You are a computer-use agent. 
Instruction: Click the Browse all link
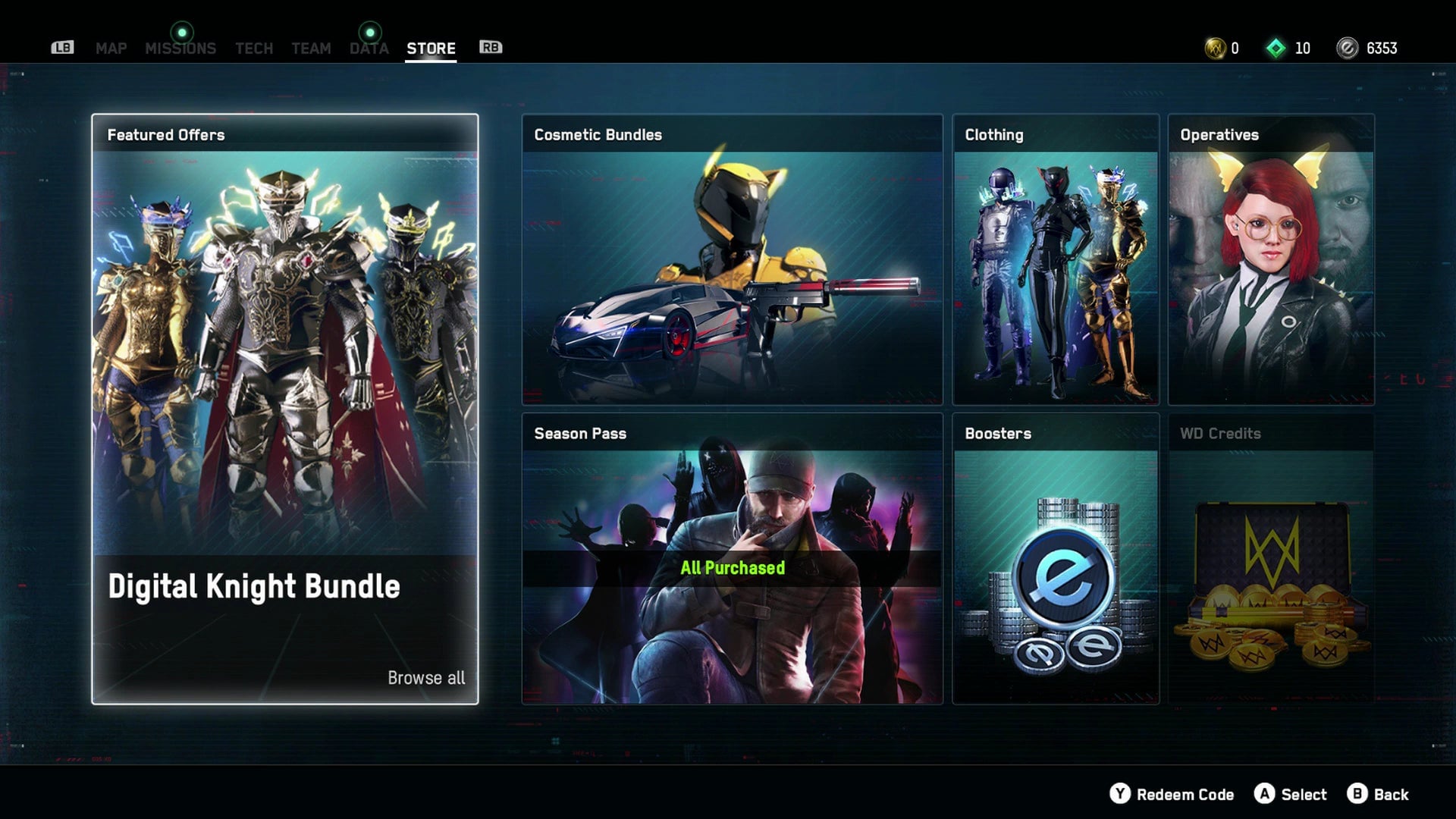[x=426, y=678]
